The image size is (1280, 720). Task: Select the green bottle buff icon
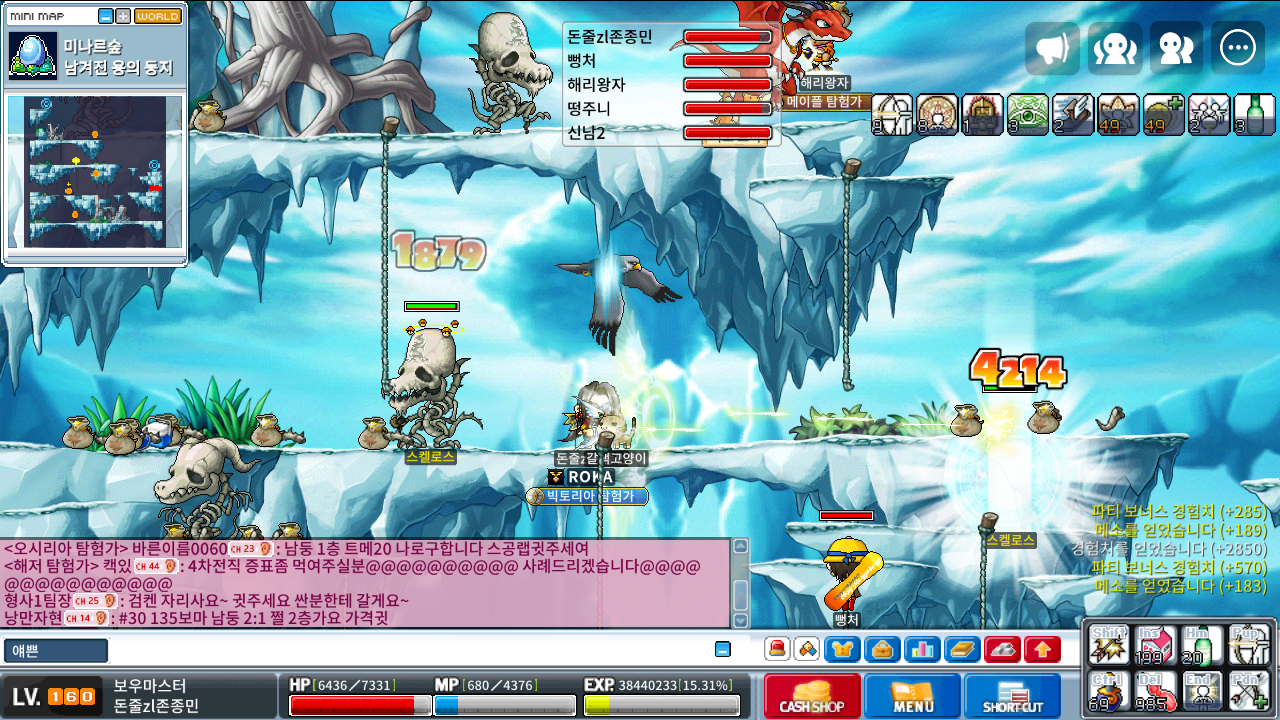click(x=1254, y=114)
